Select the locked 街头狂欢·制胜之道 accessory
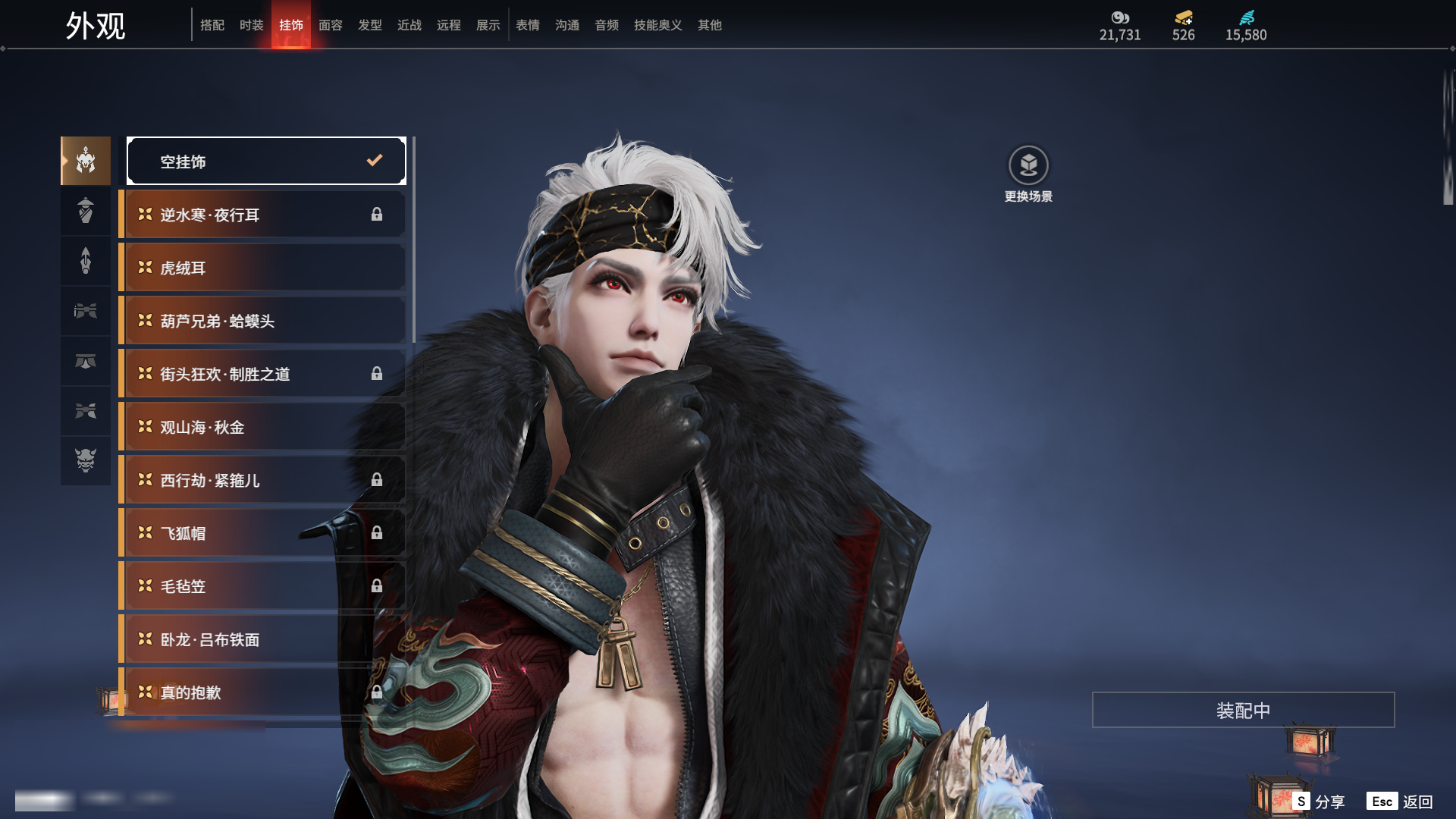Viewport: 1456px width, 819px height. coord(262,374)
